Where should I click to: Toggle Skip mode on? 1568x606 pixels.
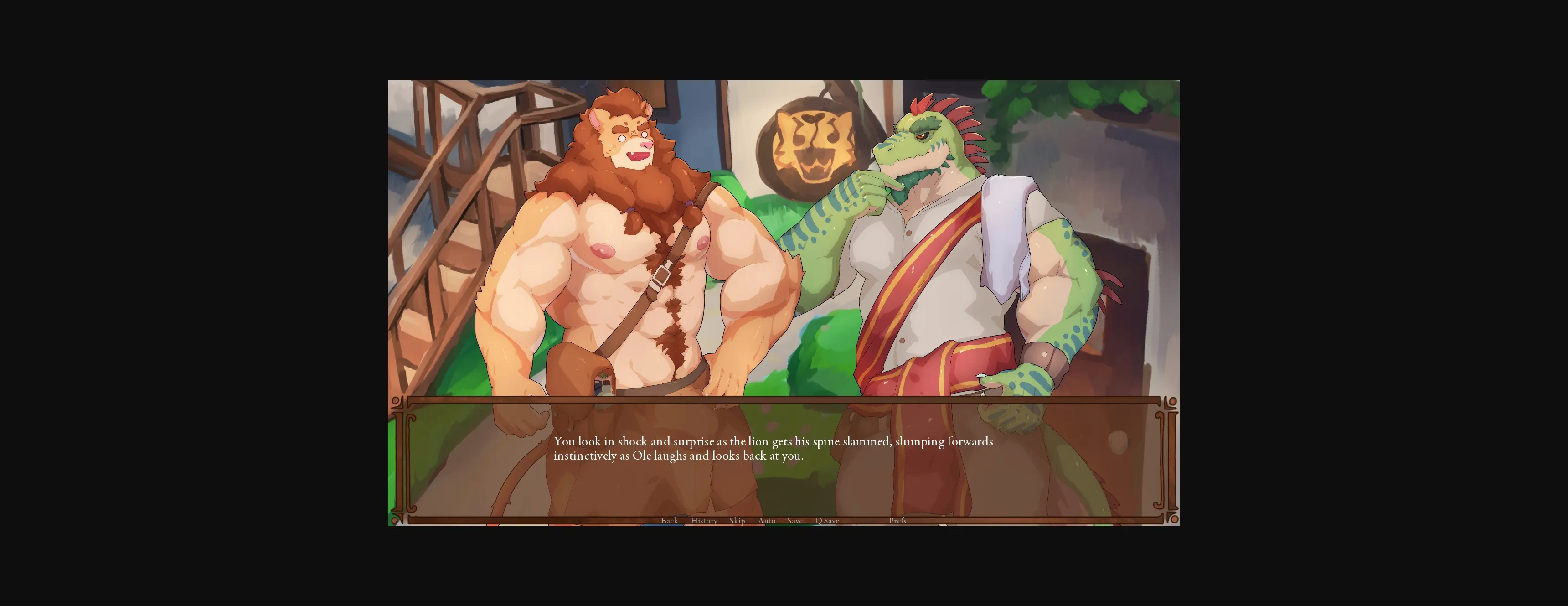click(x=737, y=521)
